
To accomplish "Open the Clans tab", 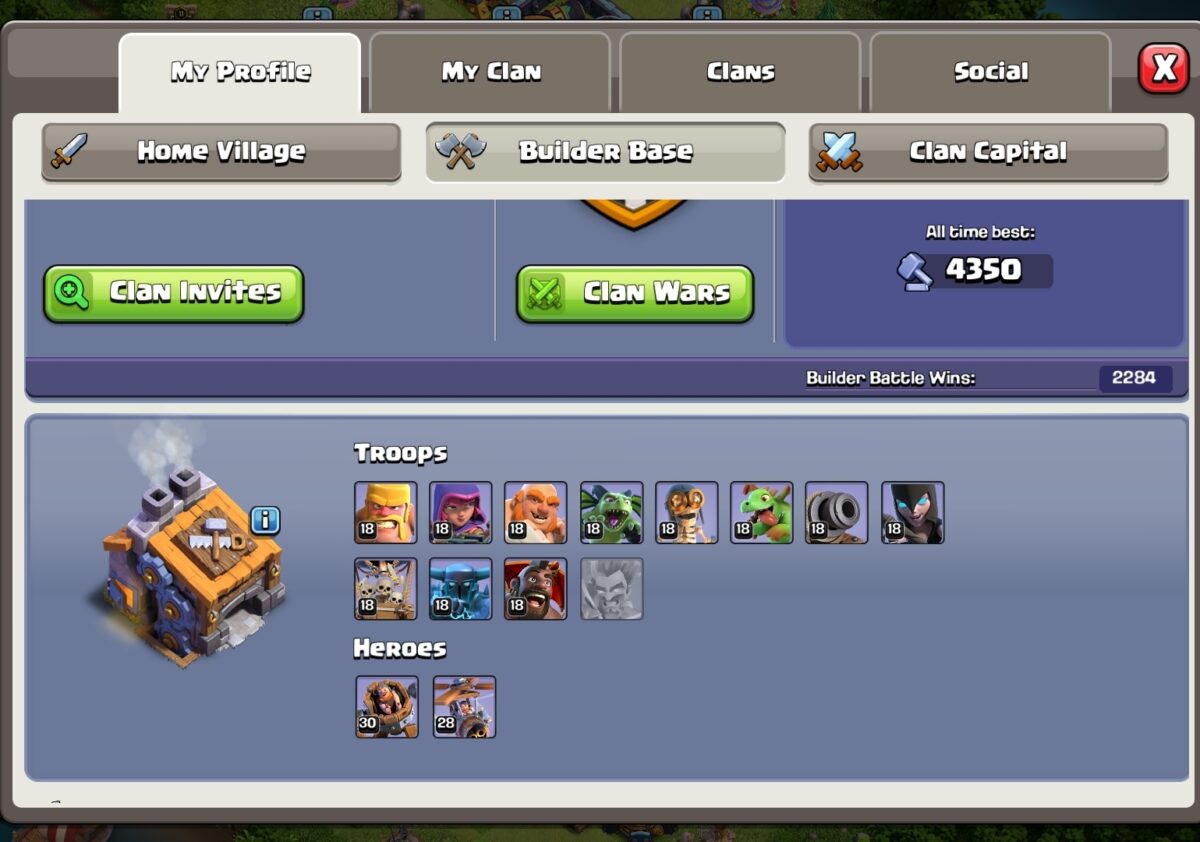I will click(740, 72).
